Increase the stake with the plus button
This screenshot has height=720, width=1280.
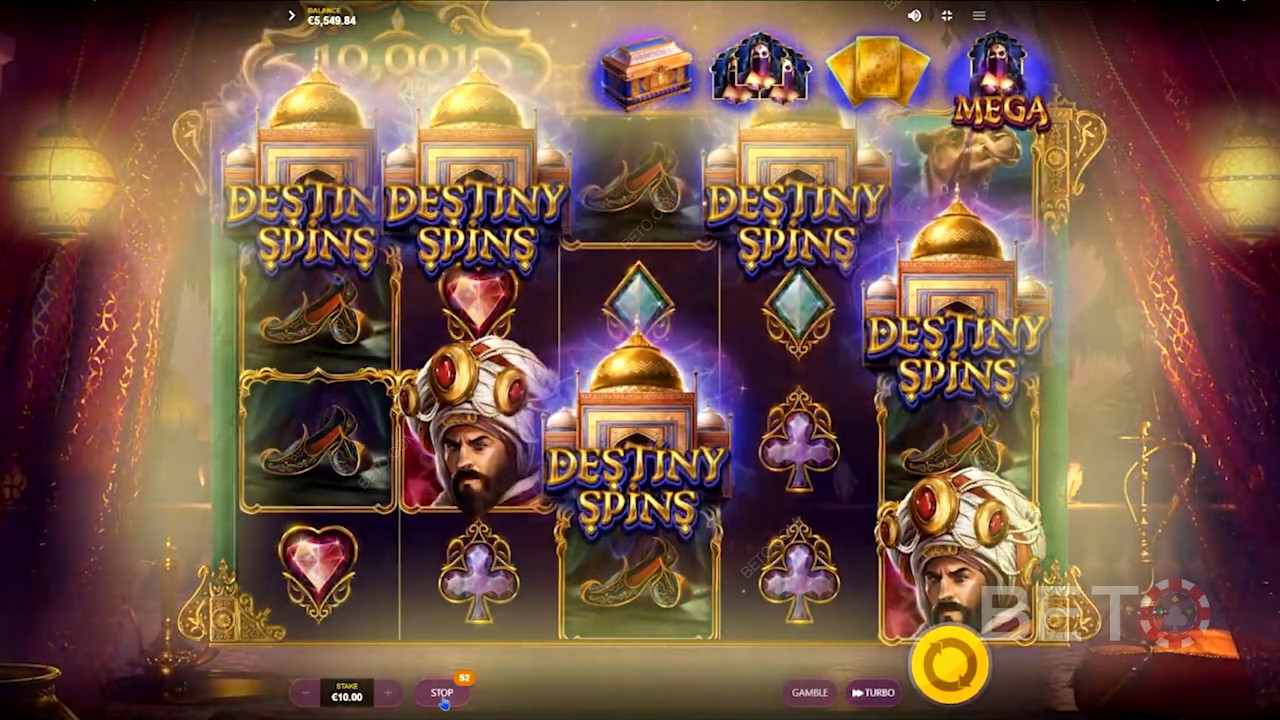(x=387, y=693)
